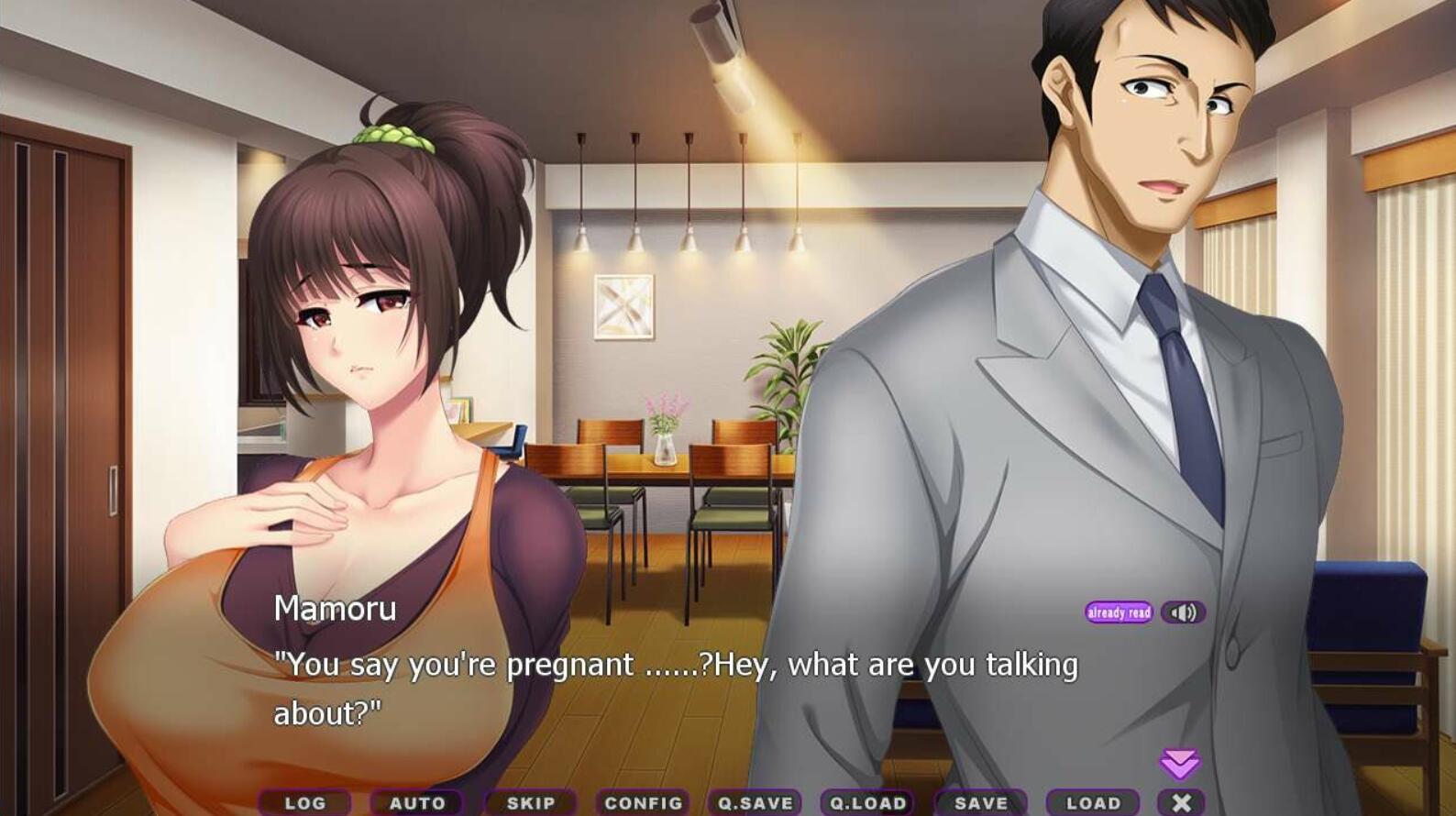Hide the message window with the X icon
This screenshot has height=816, width=1456.
tap(1183, 801)
